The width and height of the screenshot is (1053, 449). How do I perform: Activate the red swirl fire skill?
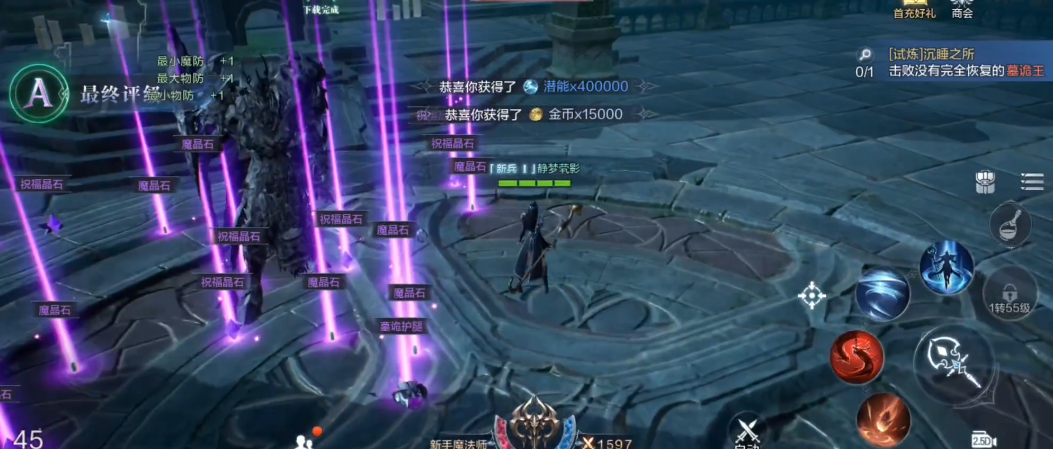pos(856,357)
